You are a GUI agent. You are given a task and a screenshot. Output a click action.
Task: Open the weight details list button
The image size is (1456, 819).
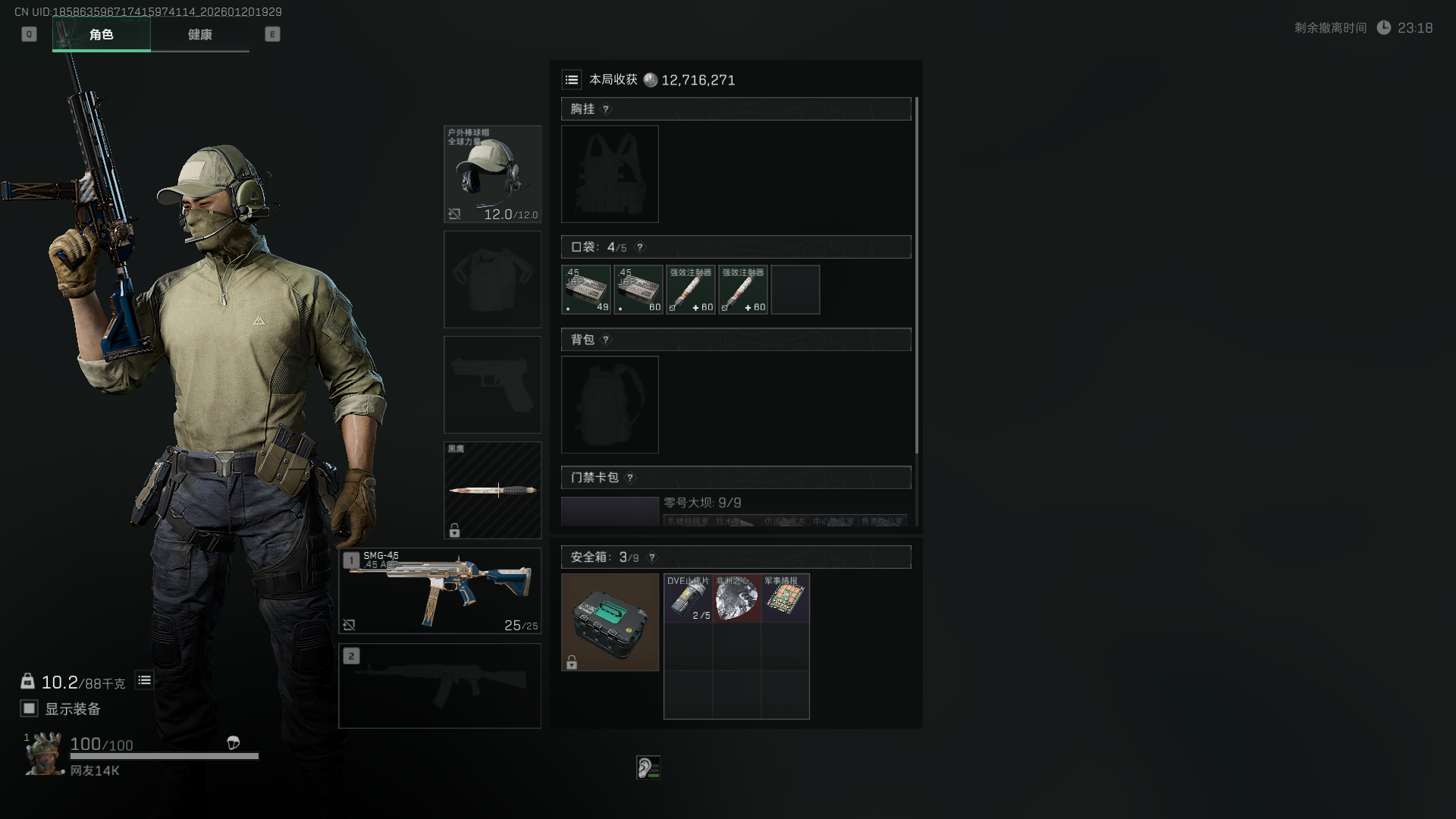point(144,680)
